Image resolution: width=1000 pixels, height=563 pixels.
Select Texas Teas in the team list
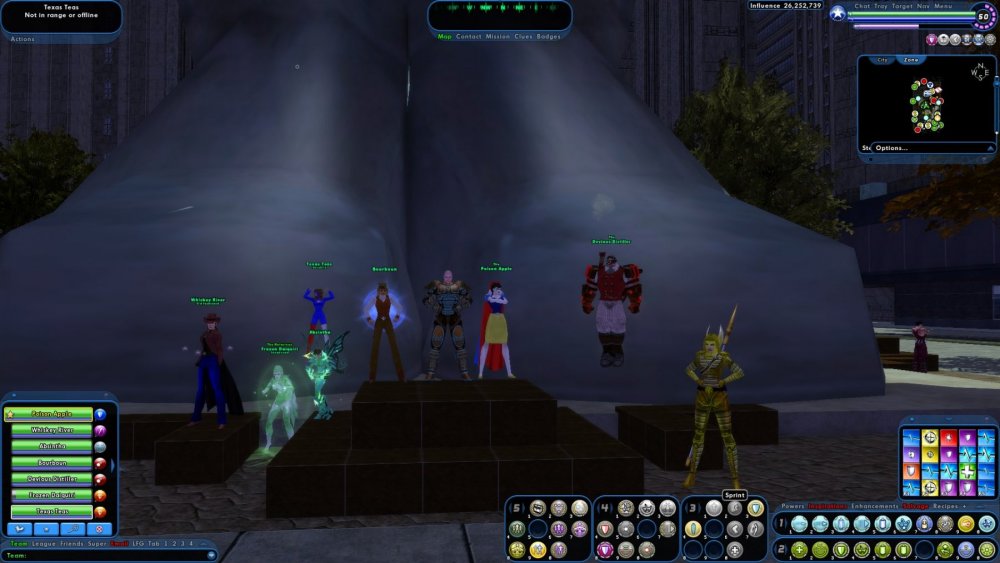(53, 511)
